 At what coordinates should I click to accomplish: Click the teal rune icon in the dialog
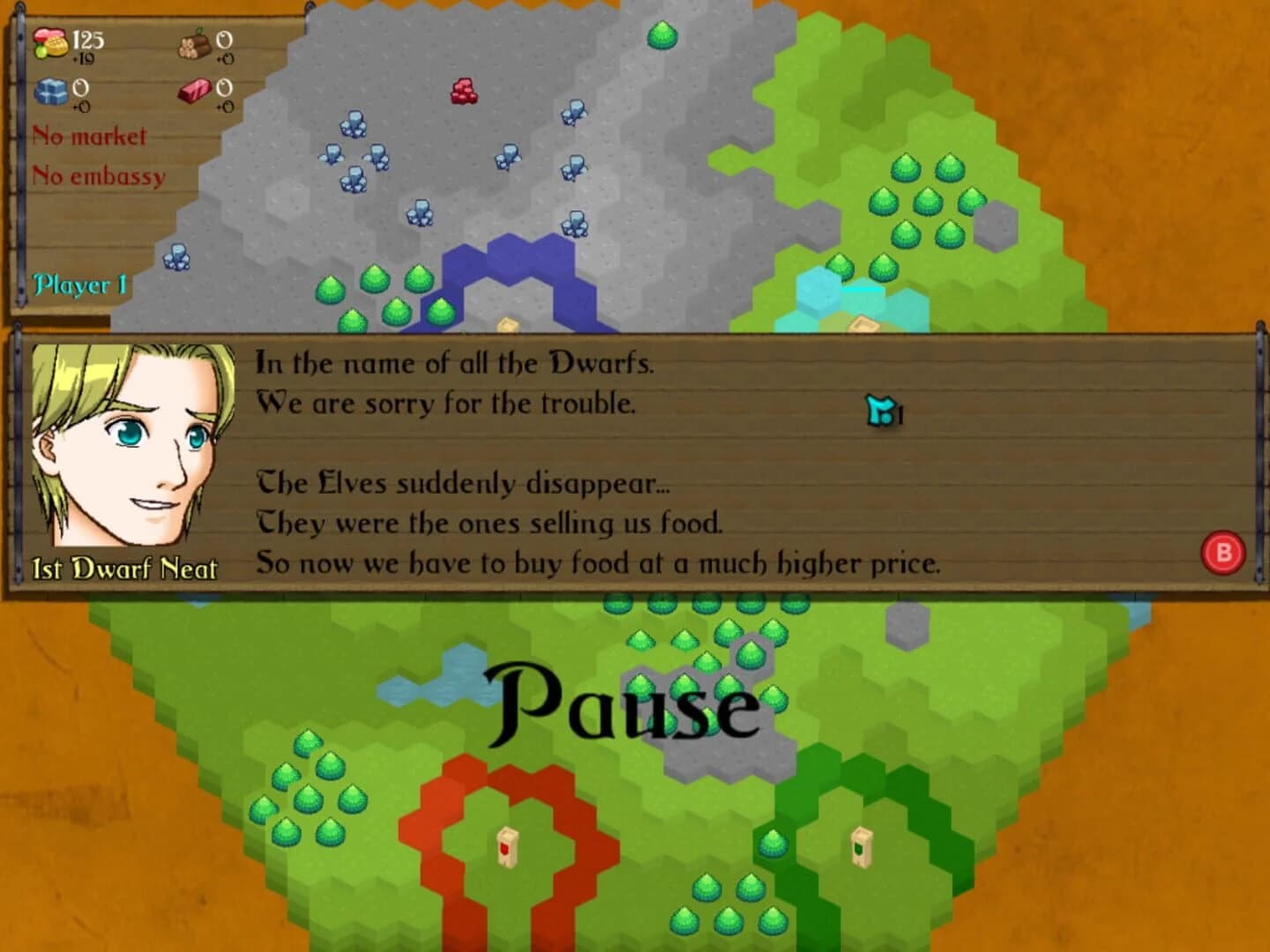[883, 411]
